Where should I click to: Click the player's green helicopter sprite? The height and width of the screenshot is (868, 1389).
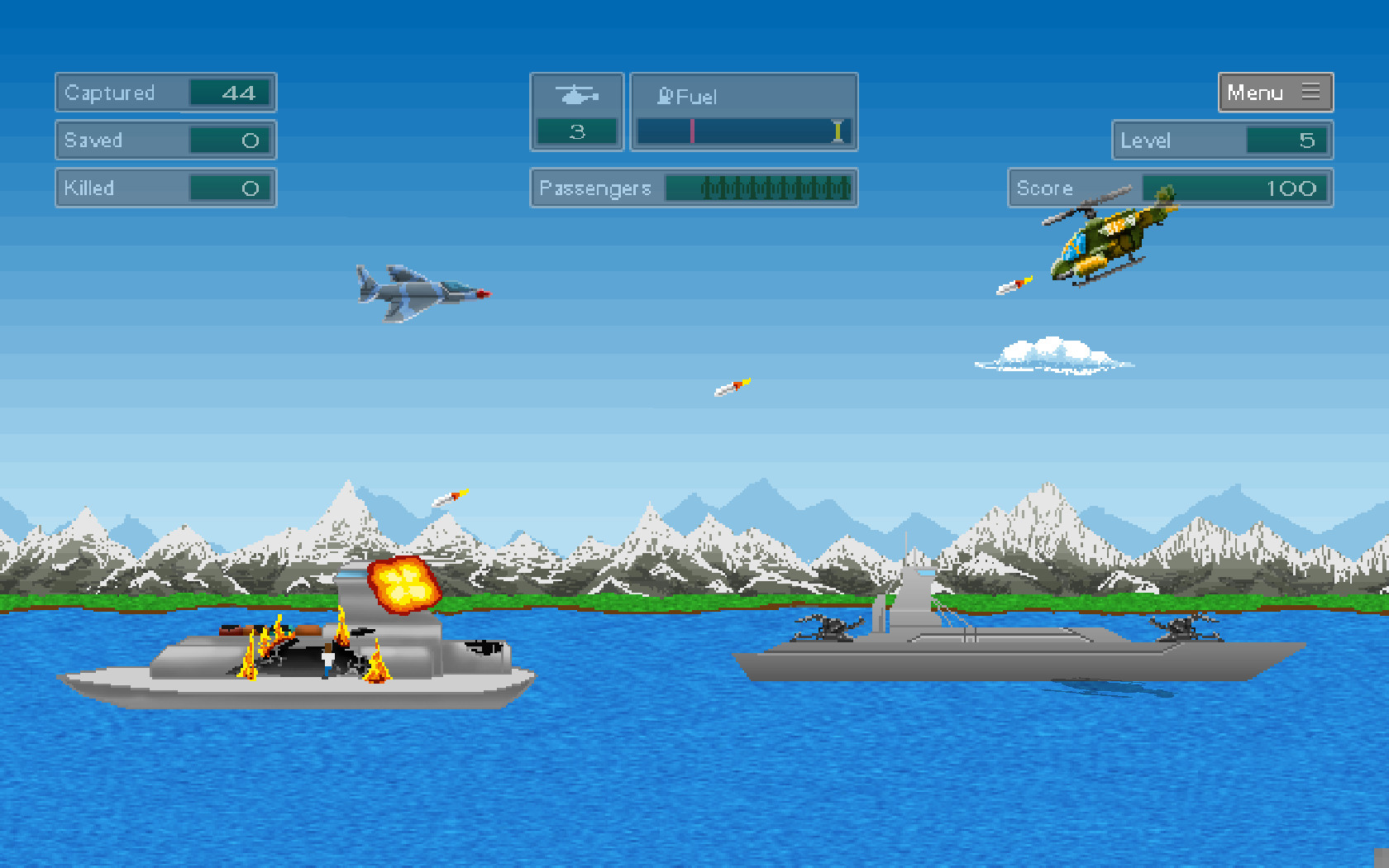[1108, 240]
